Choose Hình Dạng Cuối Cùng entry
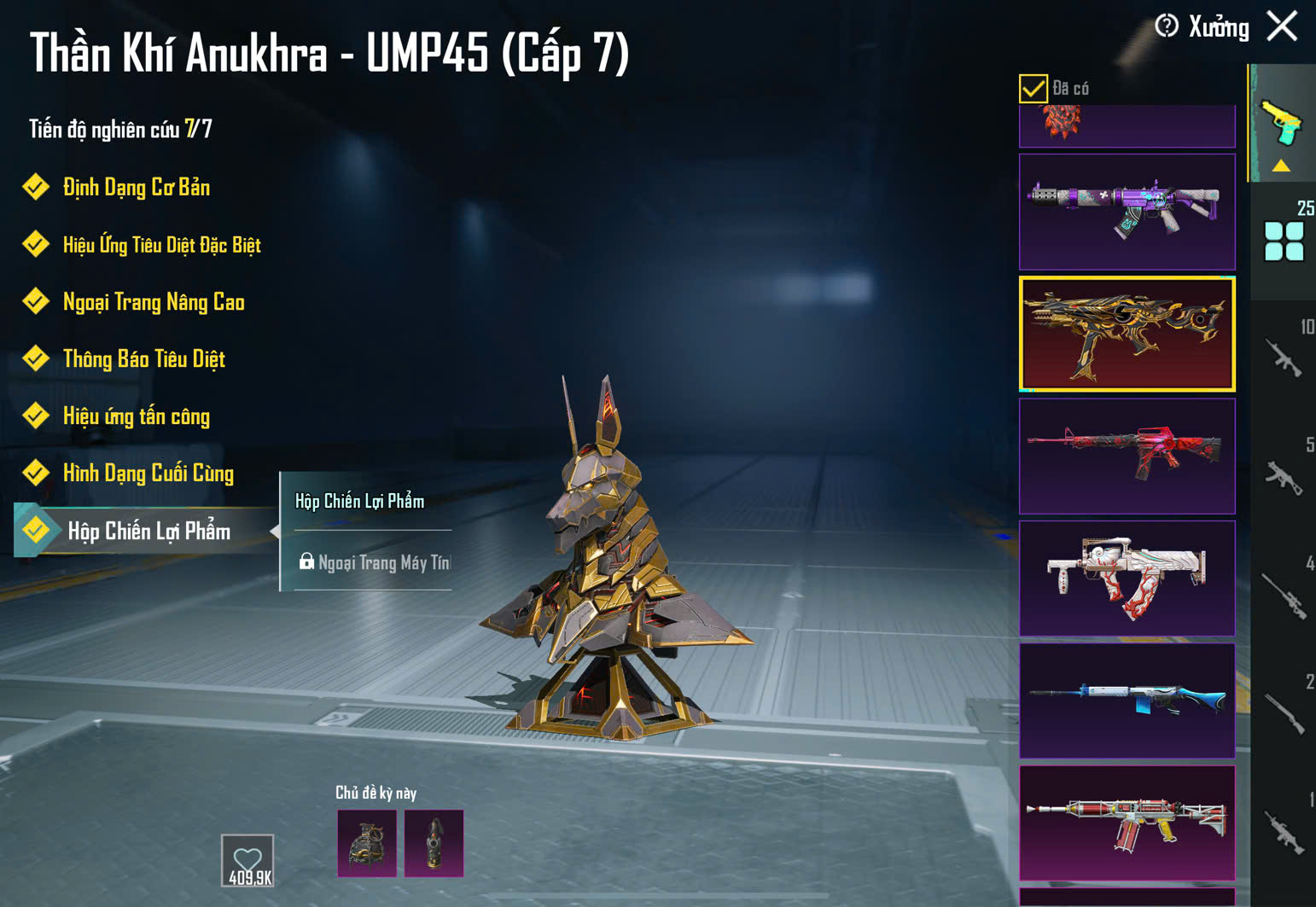This screenshot has width=1316, height=907. pos(148,474)
